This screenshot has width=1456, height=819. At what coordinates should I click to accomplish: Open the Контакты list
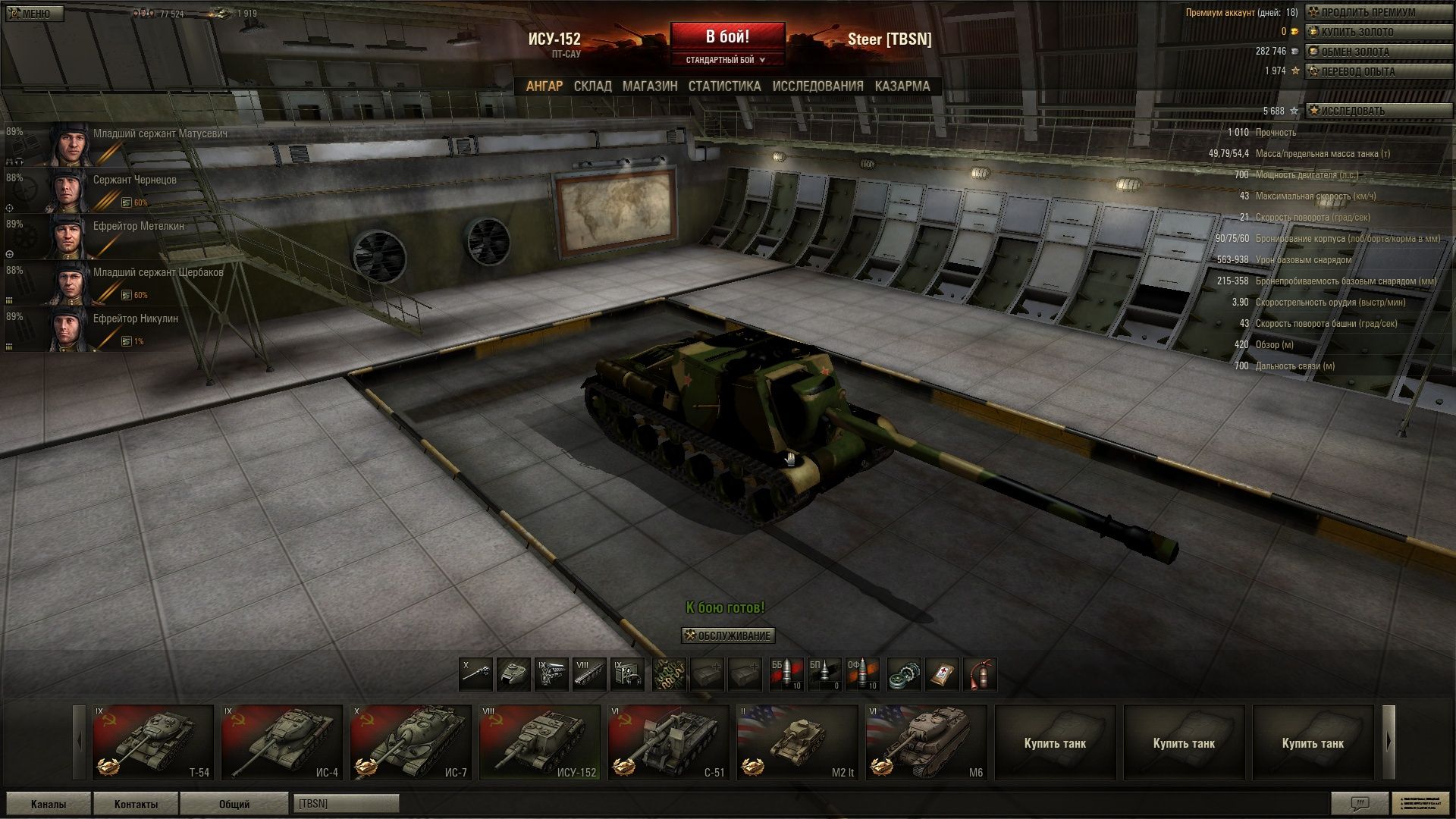136,804
